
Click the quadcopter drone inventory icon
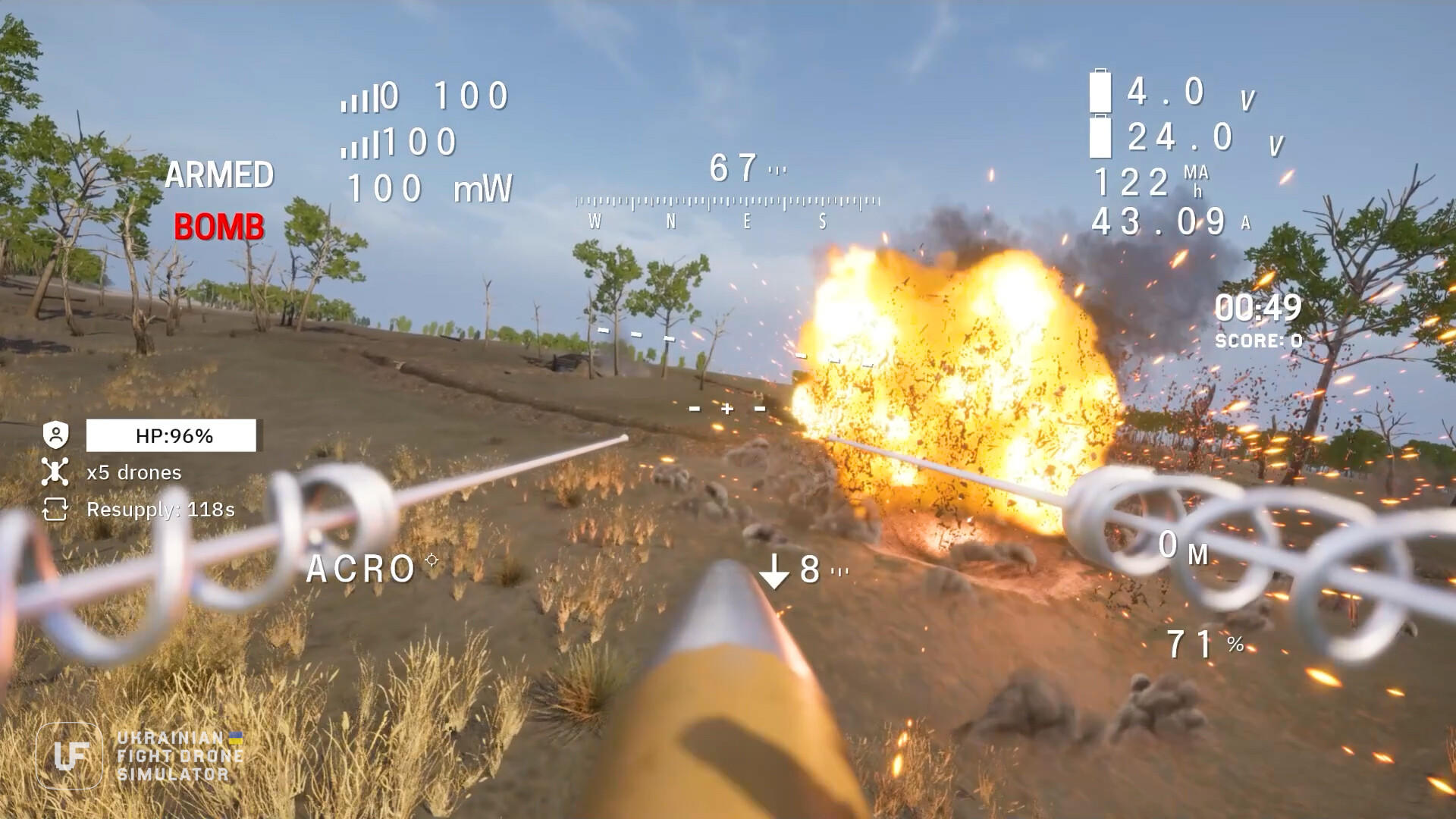pos(55,472)
